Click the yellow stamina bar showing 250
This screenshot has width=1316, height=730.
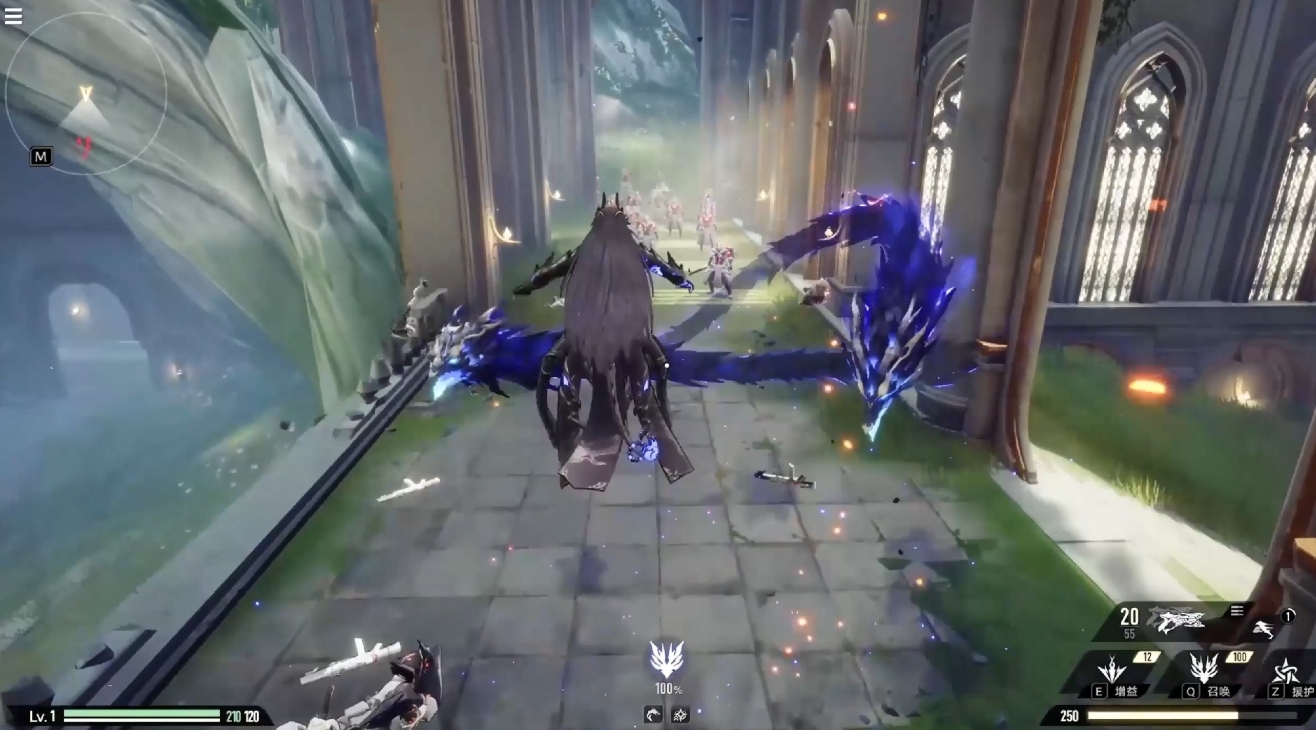[1161, 715]
